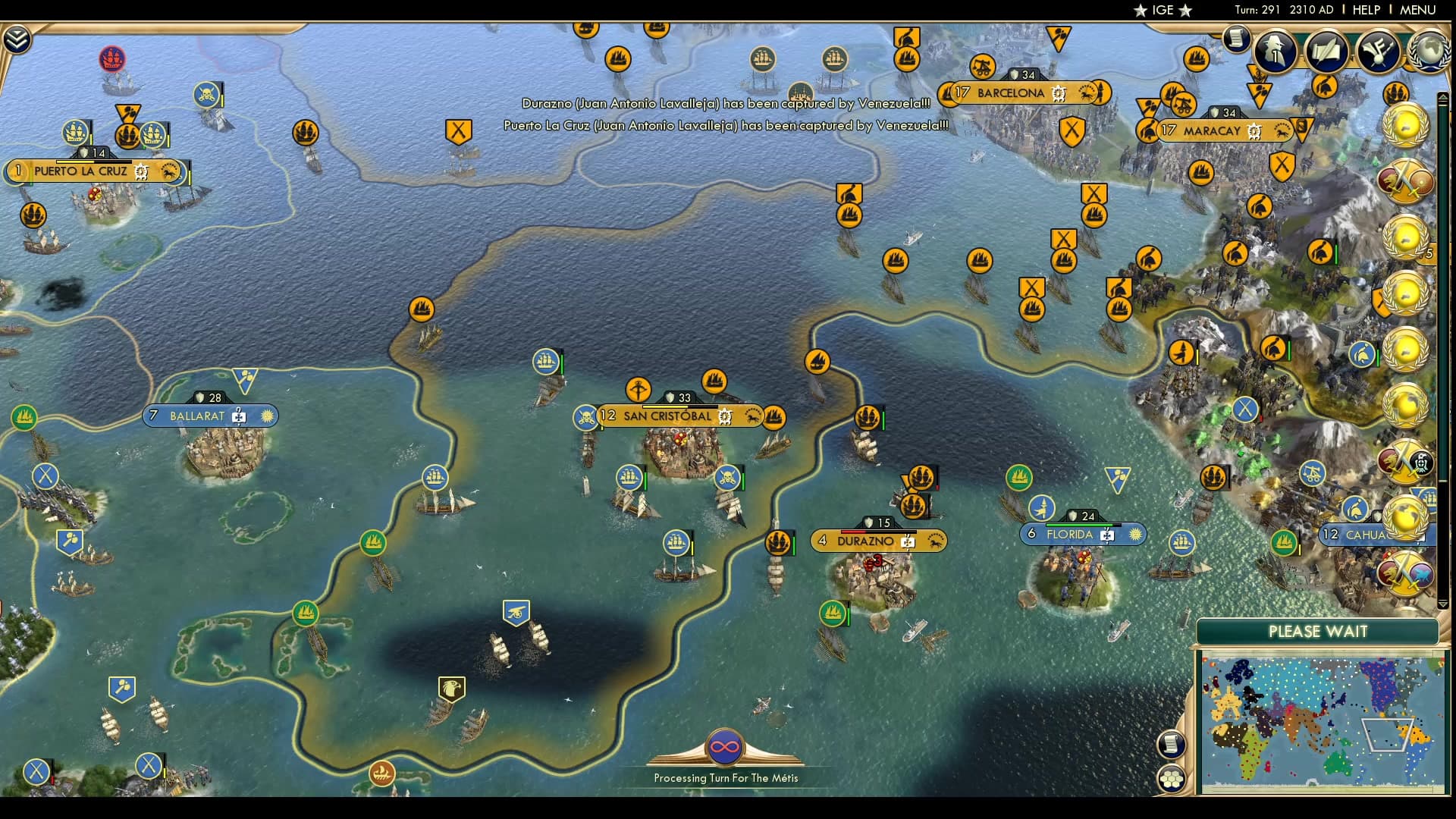Open the Culture Overview feather icon
This screenshot has width=1456, height=819.
[x=1377, y=49]
